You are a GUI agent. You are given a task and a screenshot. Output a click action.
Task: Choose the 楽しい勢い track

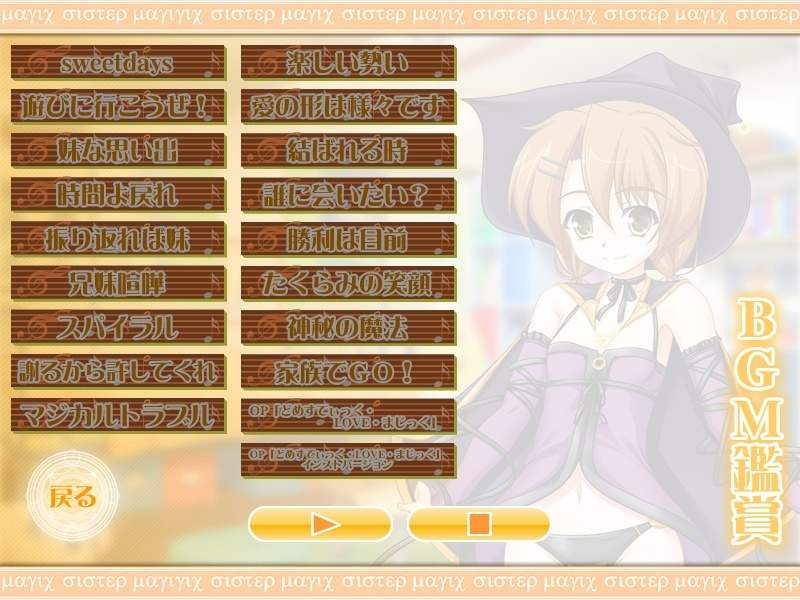pos(348,63)
